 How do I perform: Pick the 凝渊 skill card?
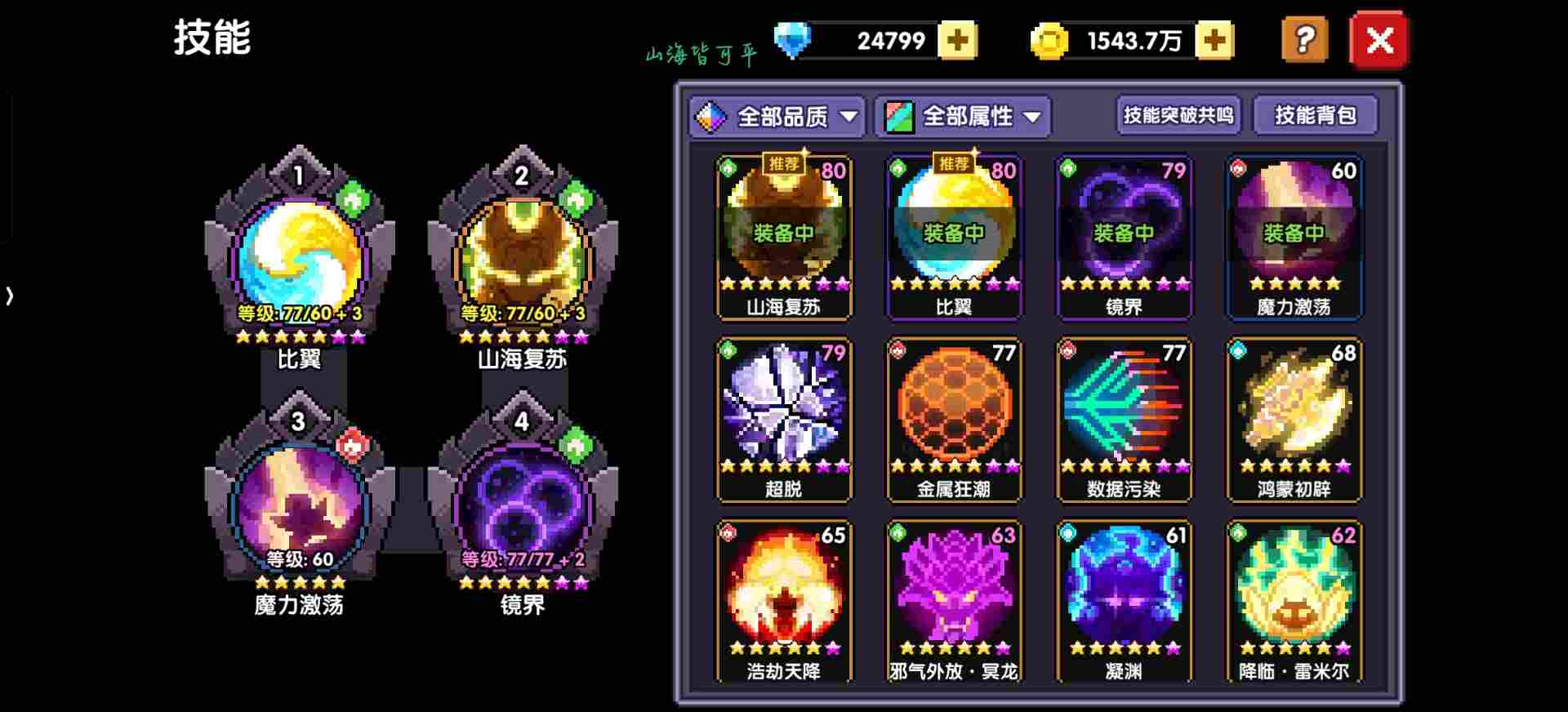(x=1124, y=600)
